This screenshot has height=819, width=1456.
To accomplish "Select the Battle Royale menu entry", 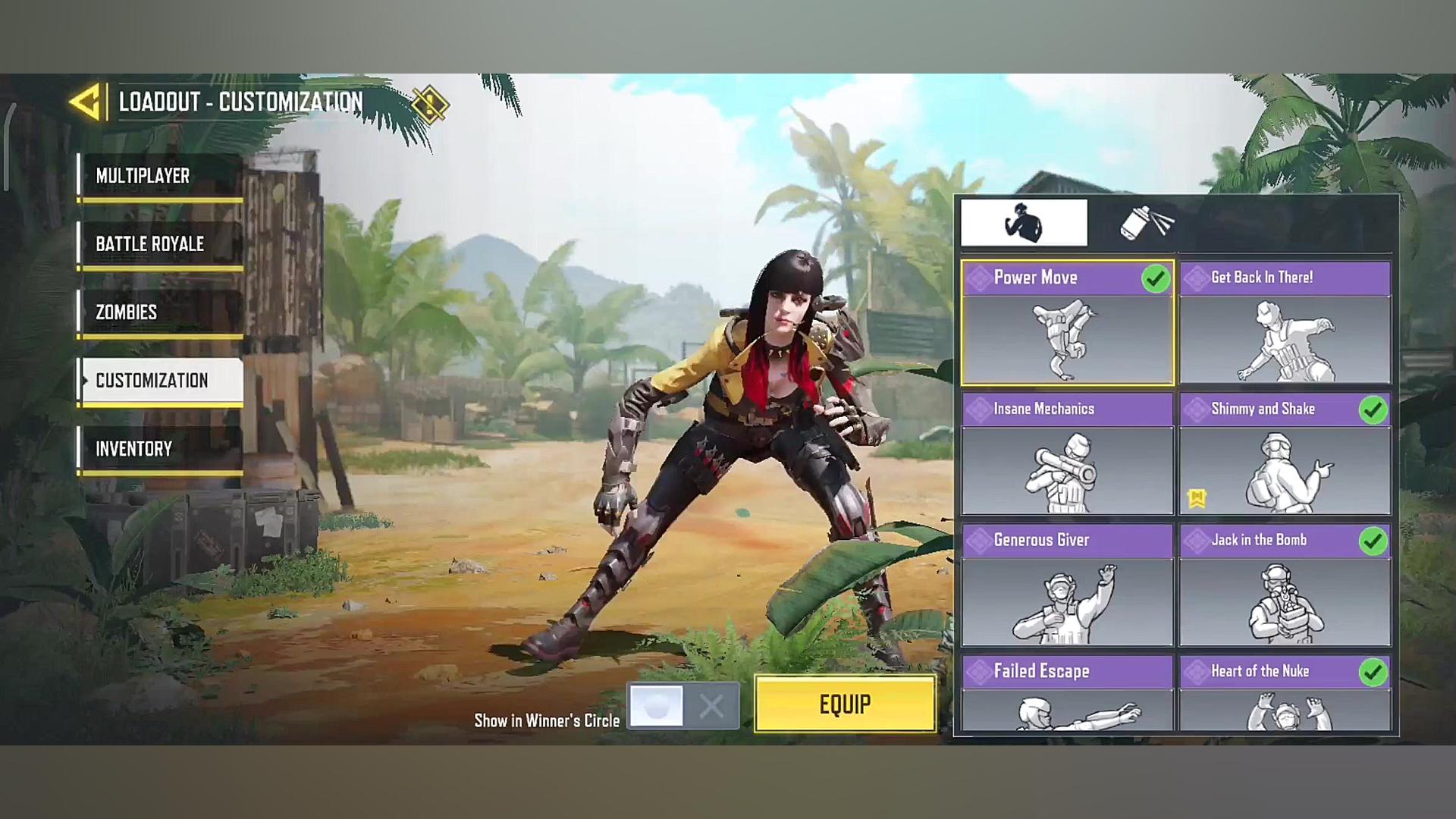I will 161,244.
